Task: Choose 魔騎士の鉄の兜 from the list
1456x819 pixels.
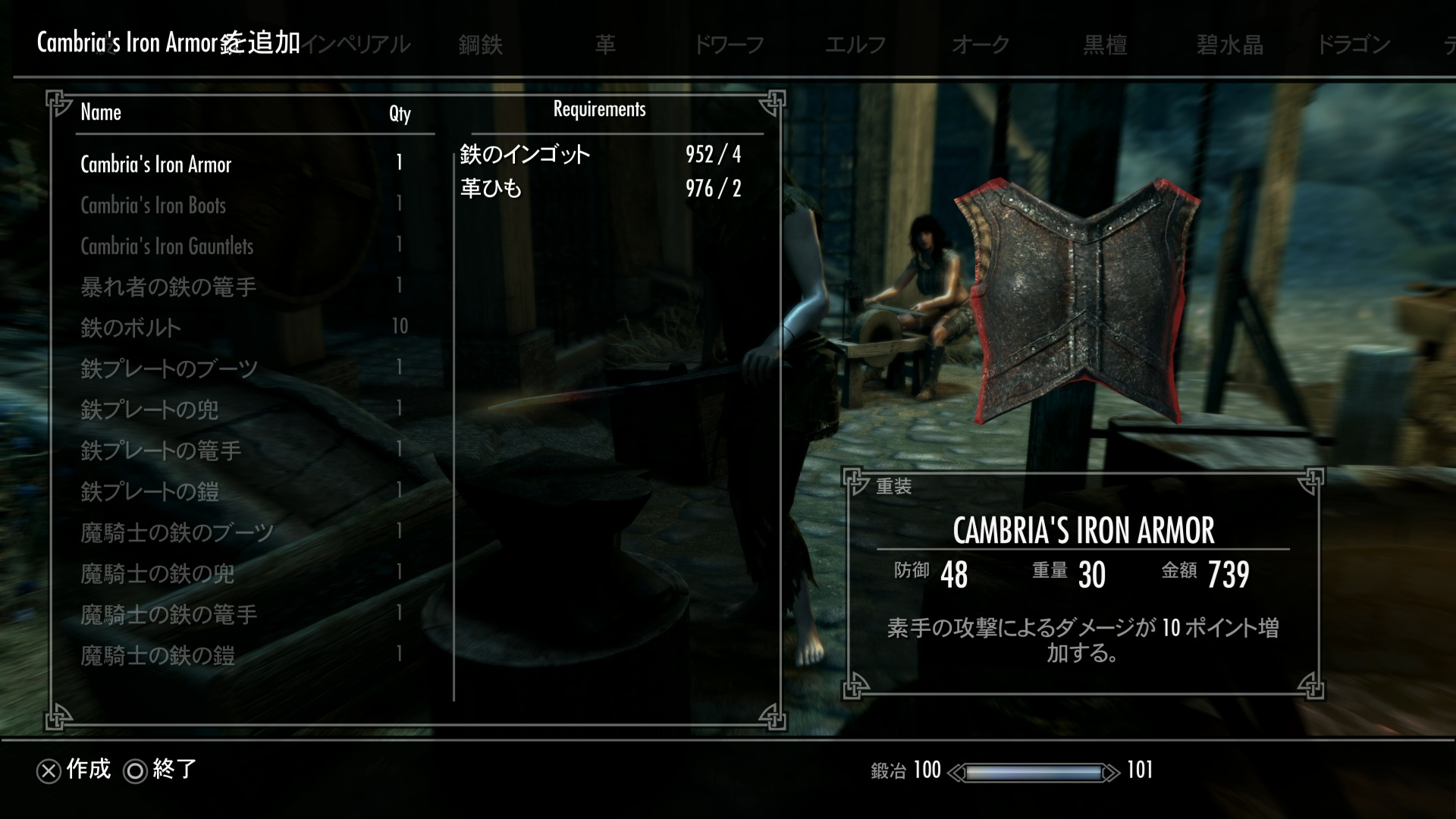Action: coord(157,573)
